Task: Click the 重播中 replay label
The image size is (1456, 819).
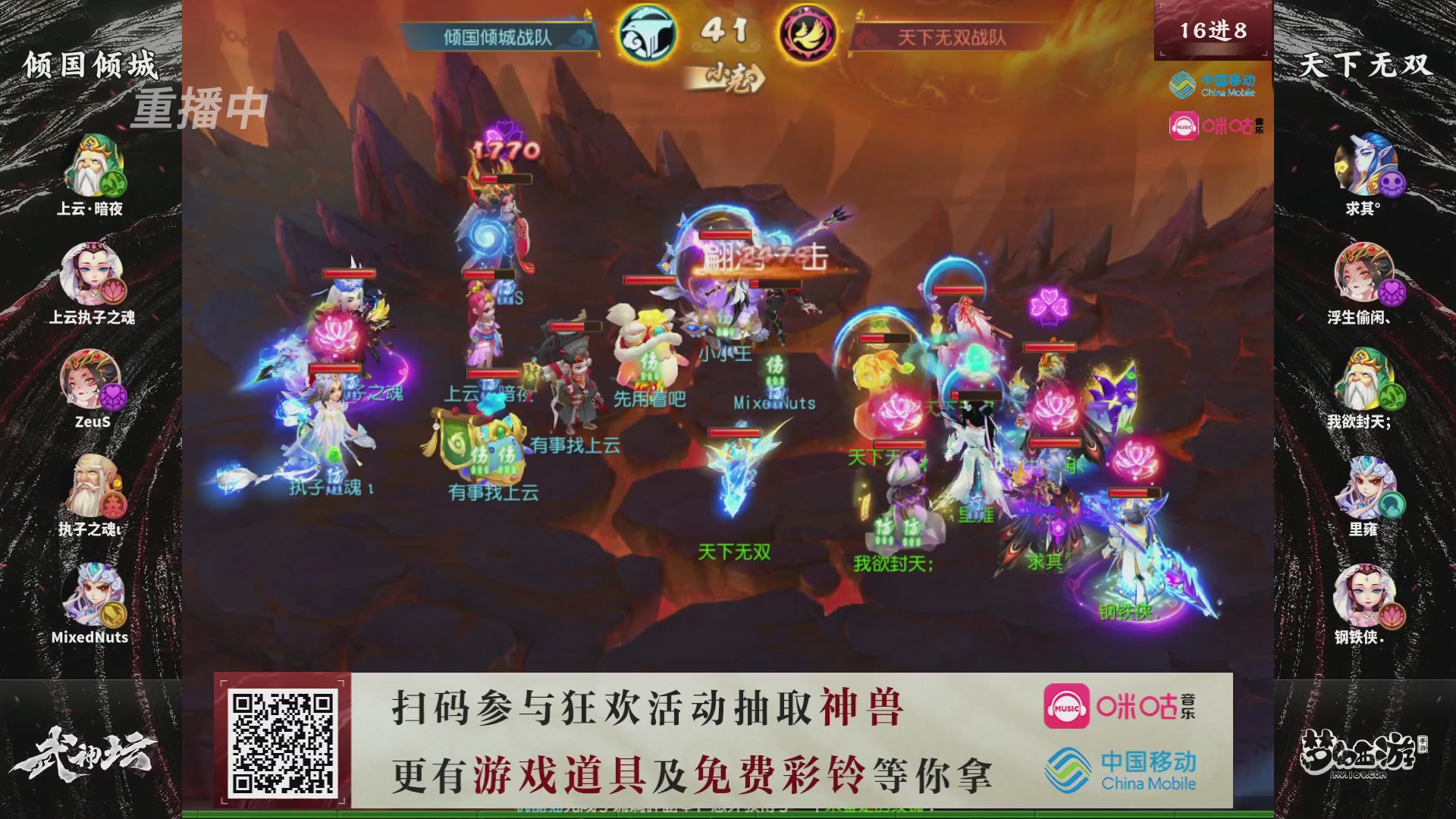Action: pos(201,108)
